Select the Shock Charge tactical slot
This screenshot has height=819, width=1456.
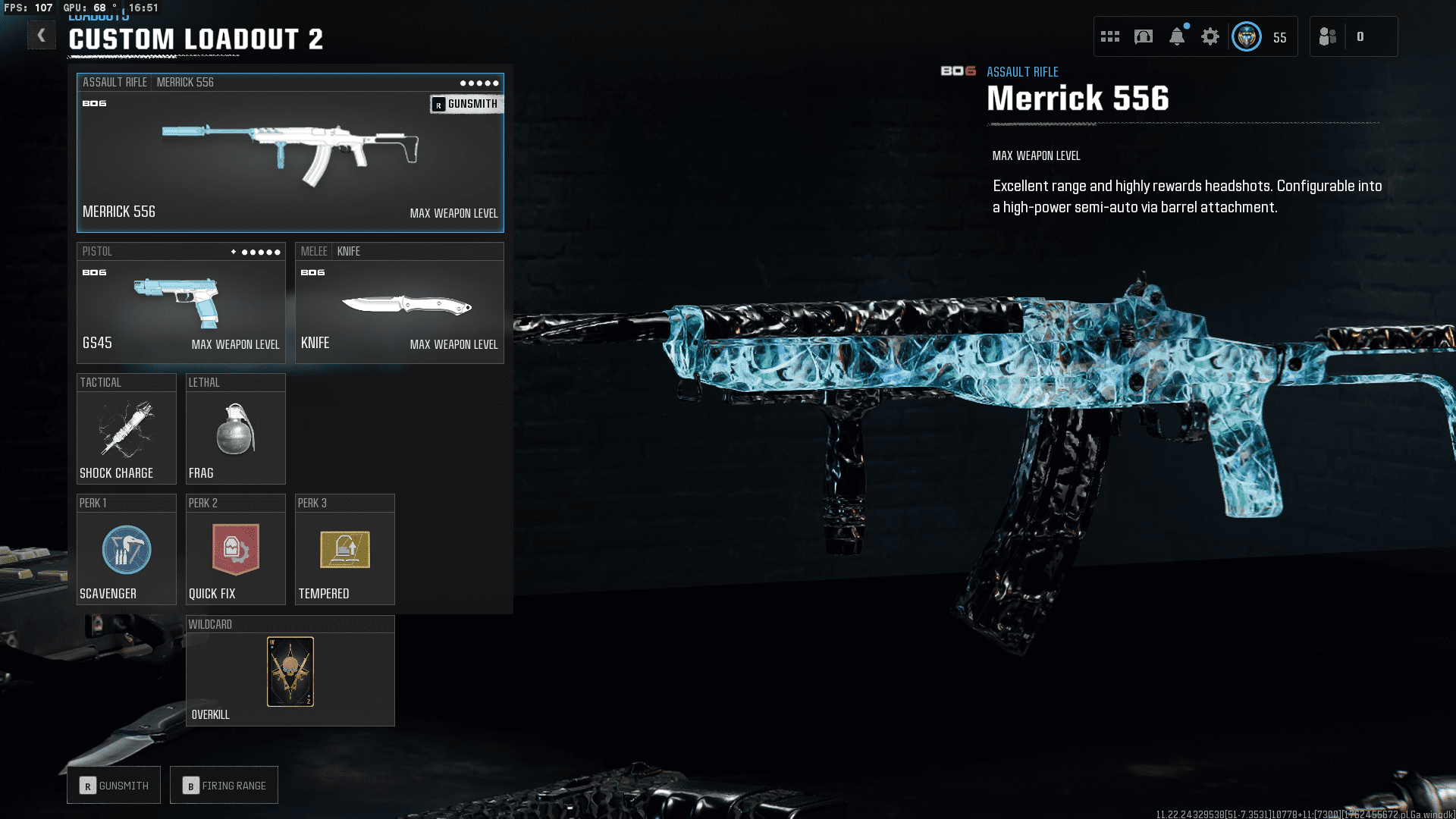[x=126, y=430]
